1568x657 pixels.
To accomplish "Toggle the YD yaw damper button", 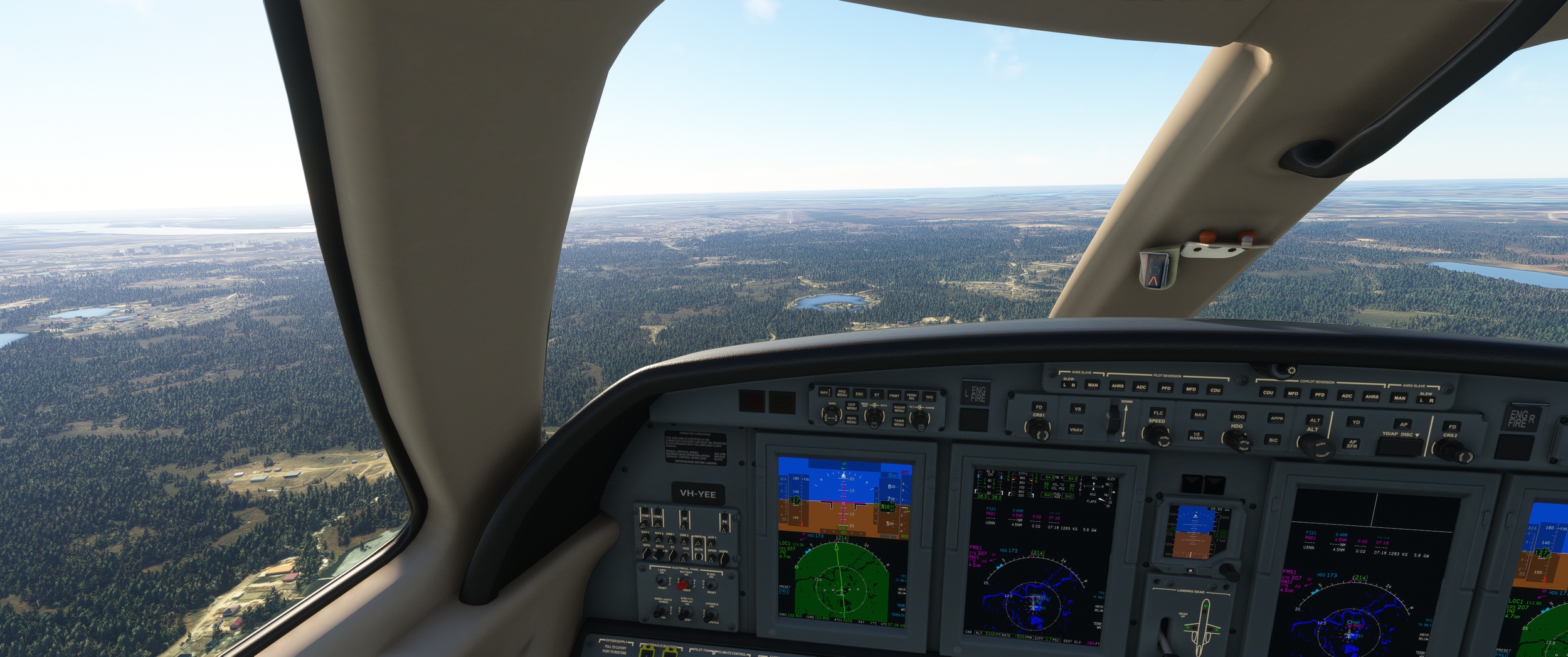I will click(1356, 422).
